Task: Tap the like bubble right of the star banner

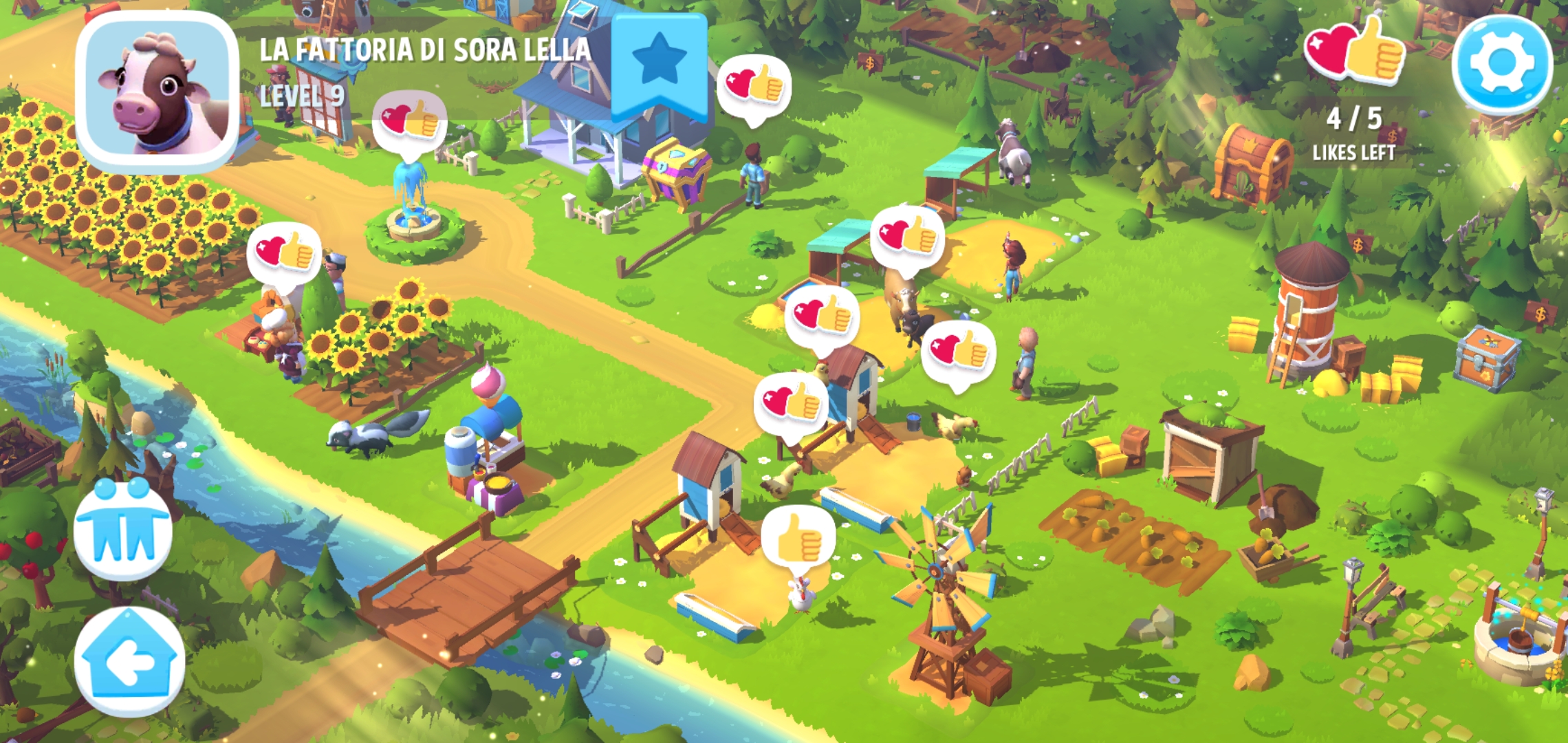Action: point(754,86)
